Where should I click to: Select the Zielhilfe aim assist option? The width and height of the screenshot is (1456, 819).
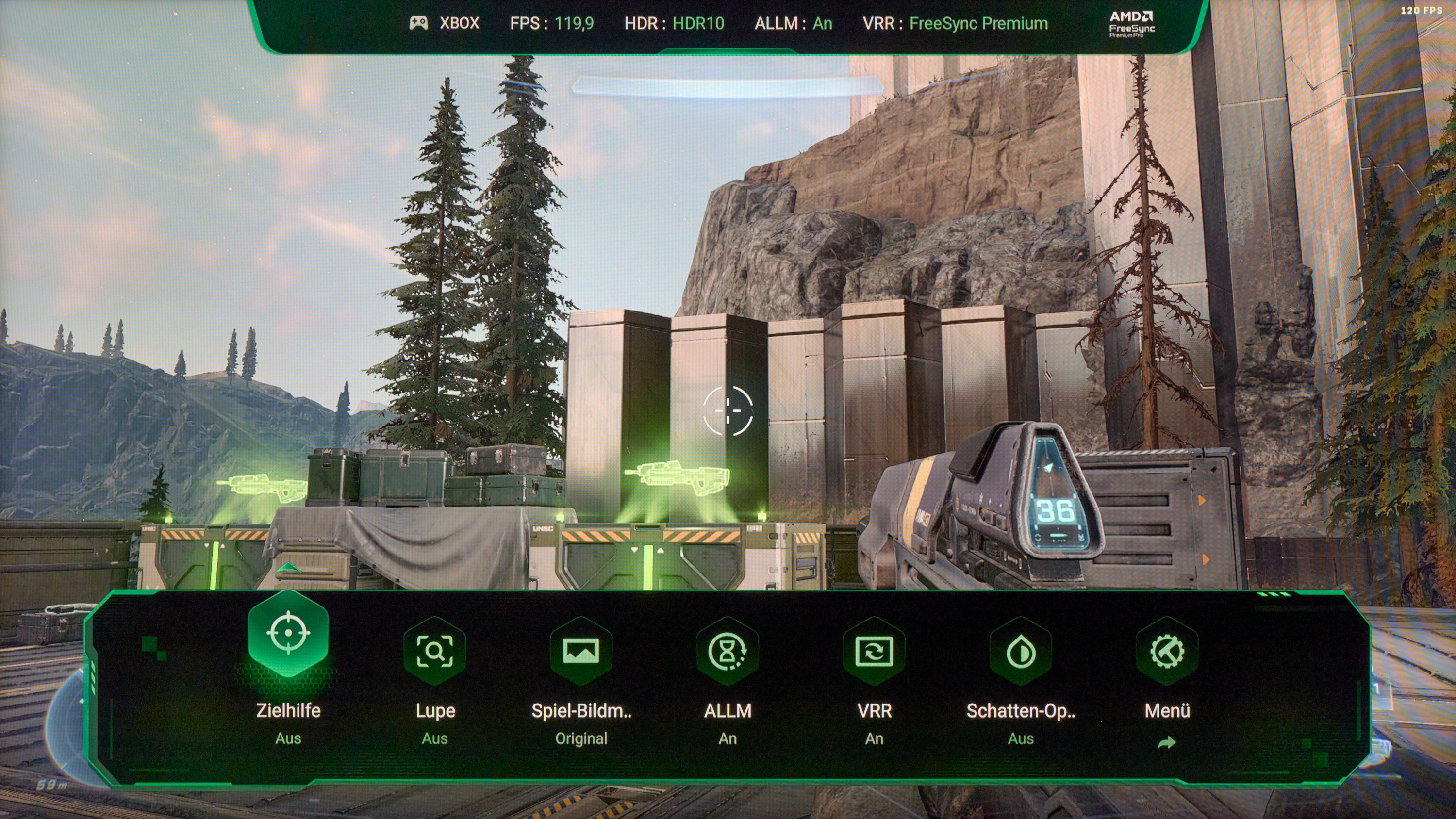coord(288,634)
